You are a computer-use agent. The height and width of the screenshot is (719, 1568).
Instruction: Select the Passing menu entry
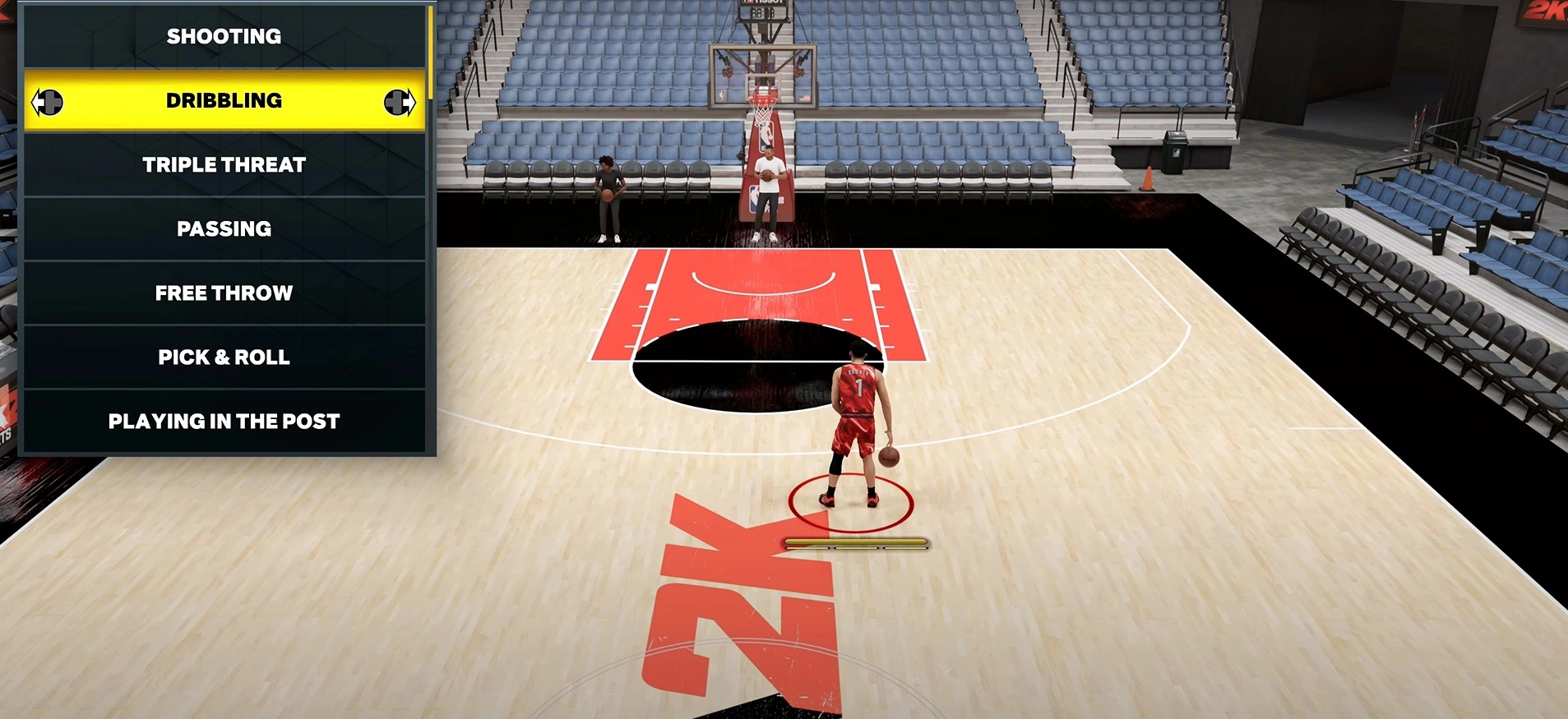tap(224, 229)
